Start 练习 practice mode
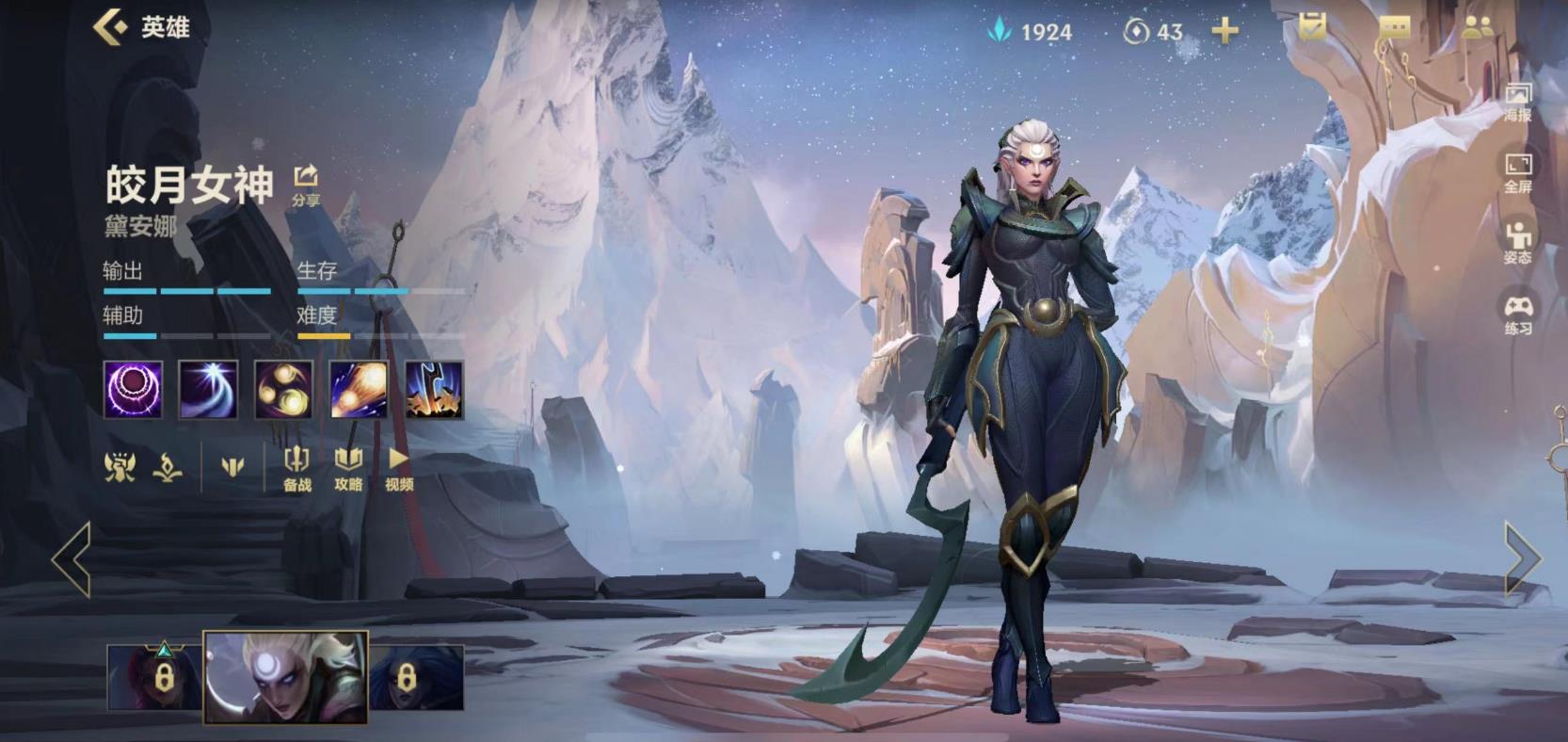This screenshot has height=742, width=1568. click(x=1517, y=315)
